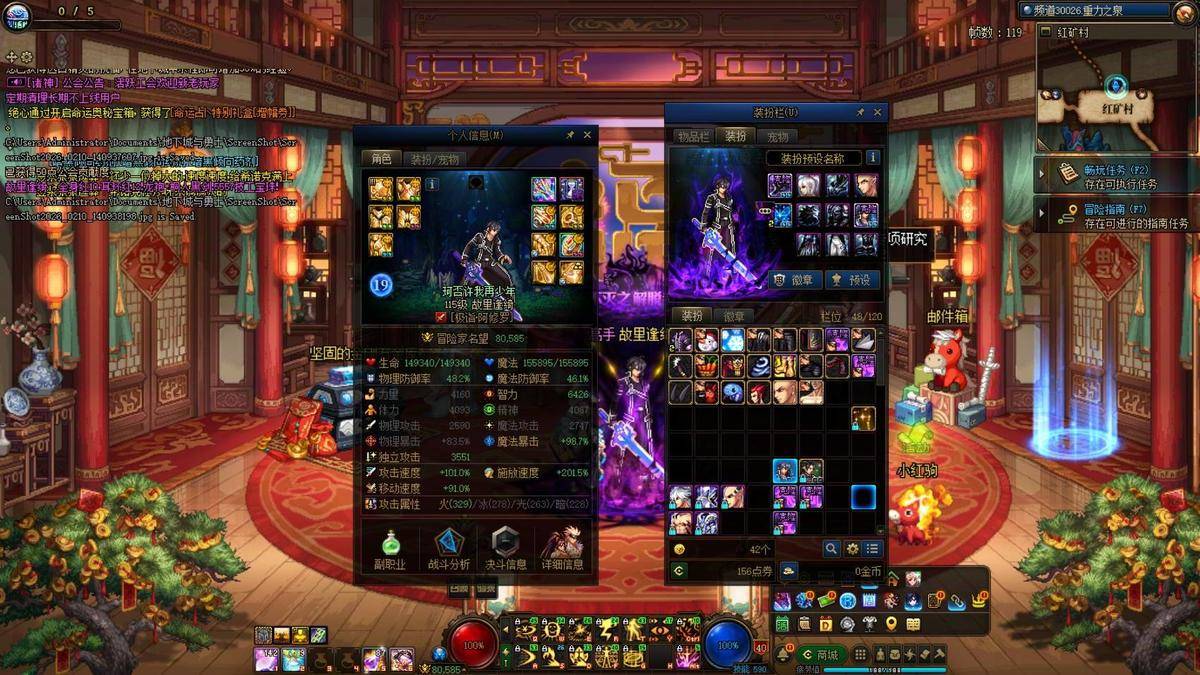Viewport: 1200px width, 675px height.
Task: Close the 装扮栏 inventory window
Action: tap(878, 113)
